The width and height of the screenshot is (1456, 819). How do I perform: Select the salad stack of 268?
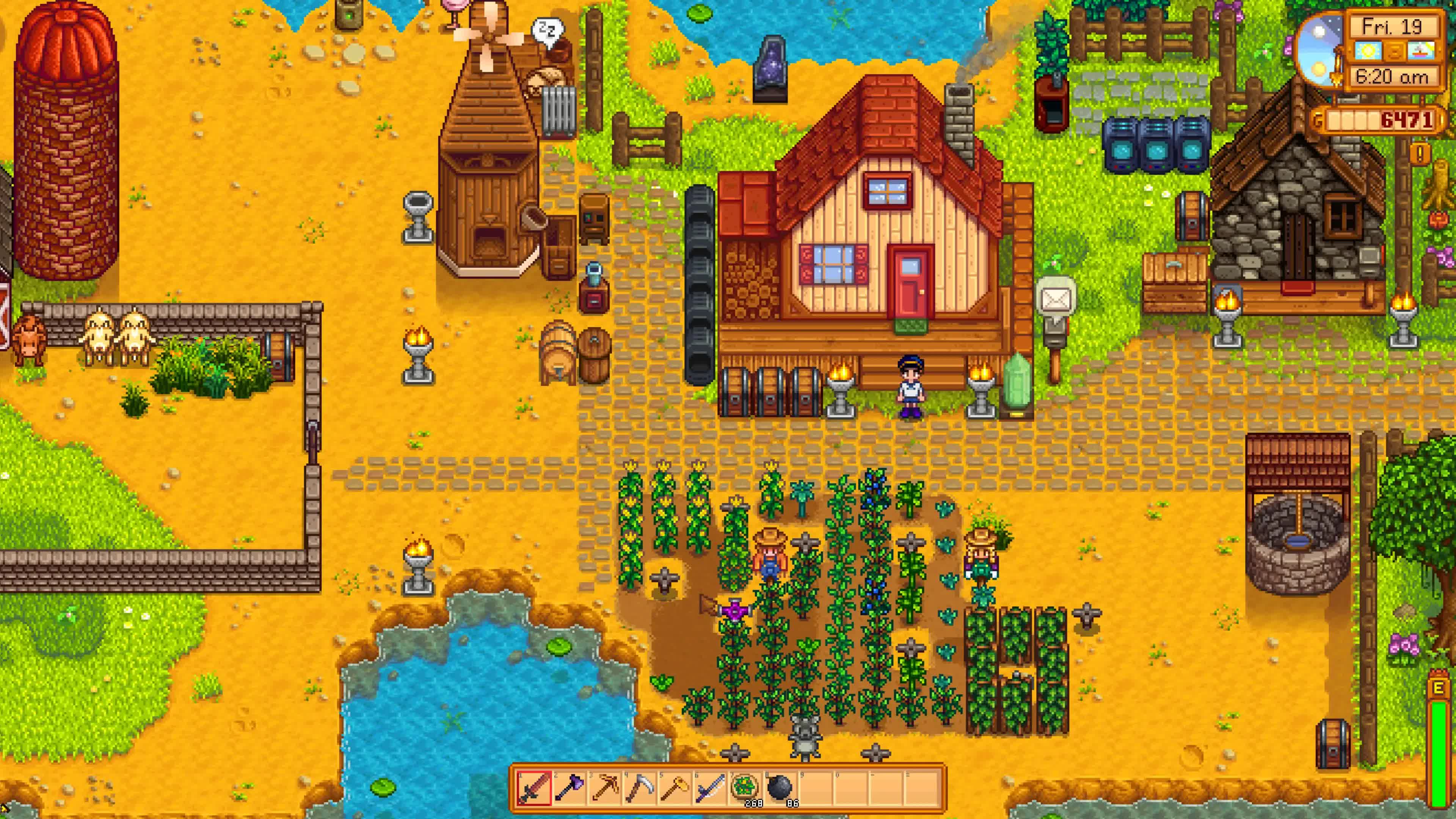coord(745,788)
